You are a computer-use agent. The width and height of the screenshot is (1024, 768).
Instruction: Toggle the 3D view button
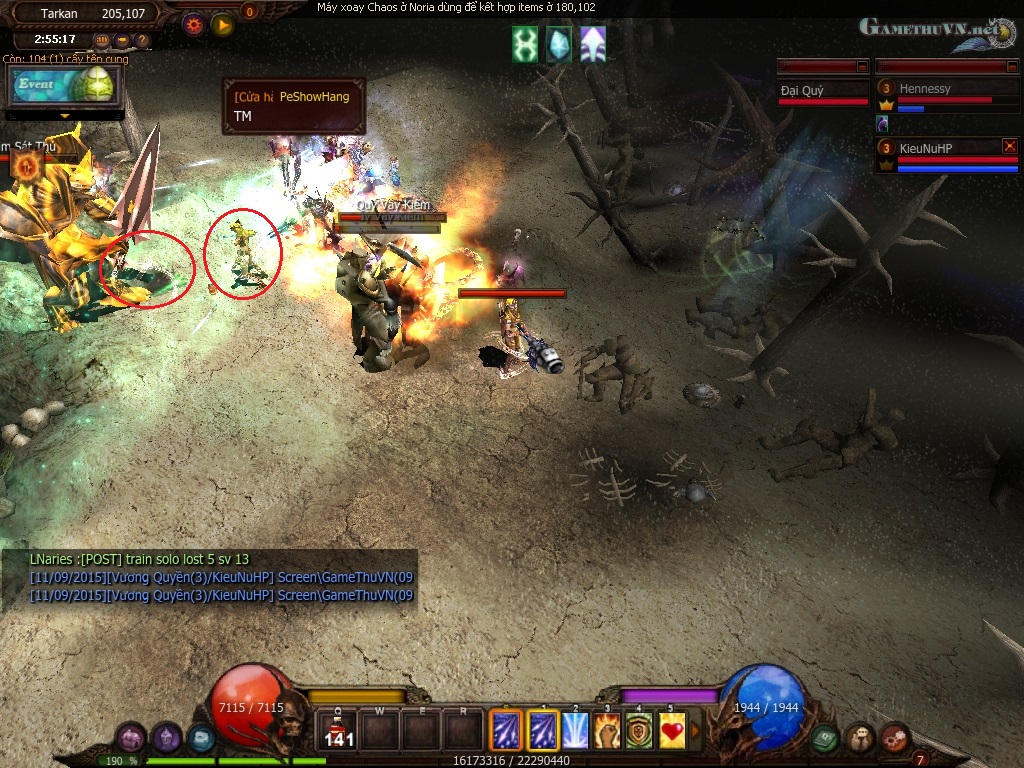[101, 41]
